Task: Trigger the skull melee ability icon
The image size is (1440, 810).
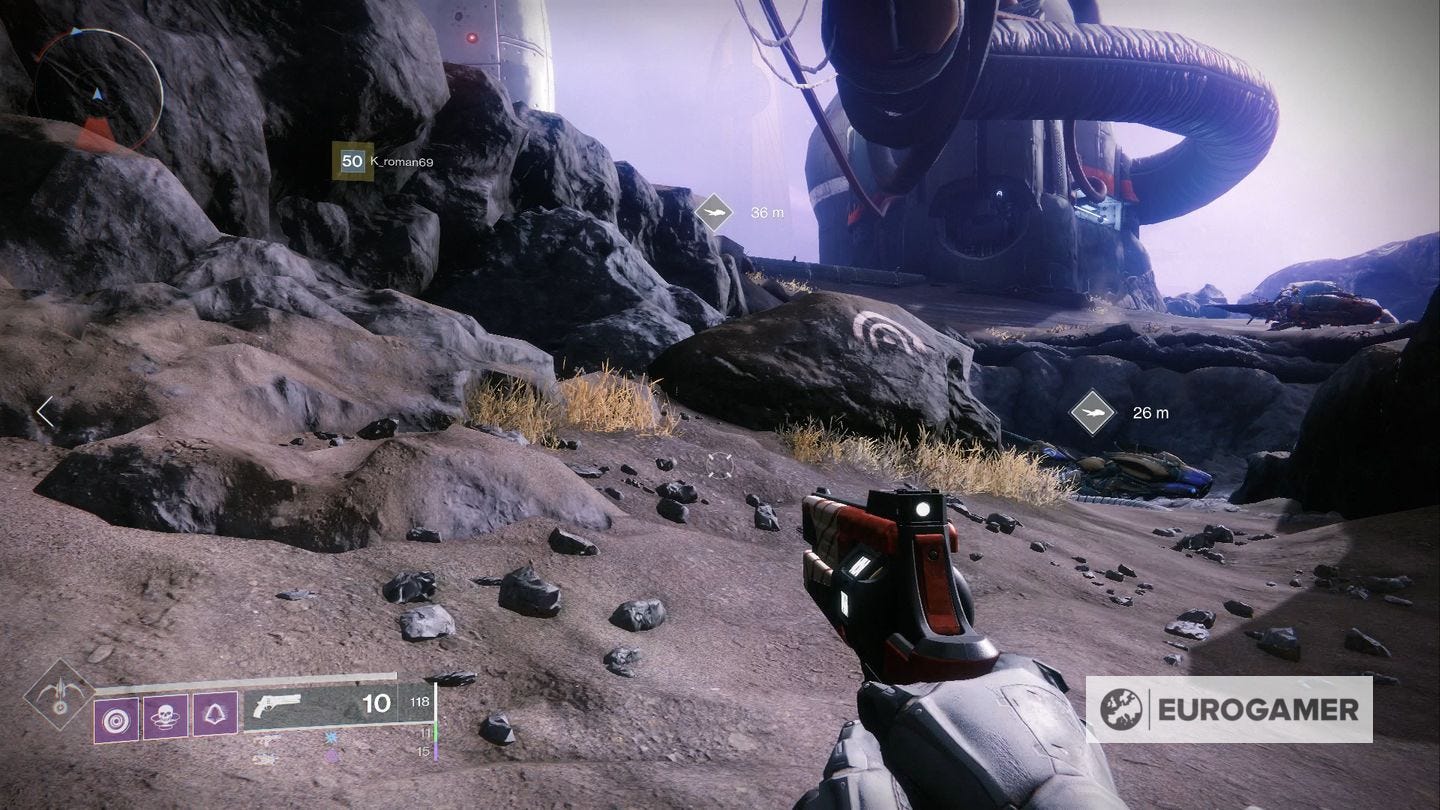Action: point(165,716)
